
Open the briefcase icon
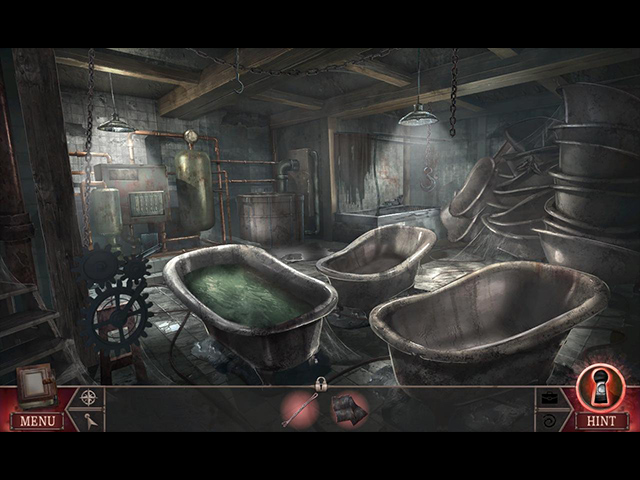[x=550, y=397]
